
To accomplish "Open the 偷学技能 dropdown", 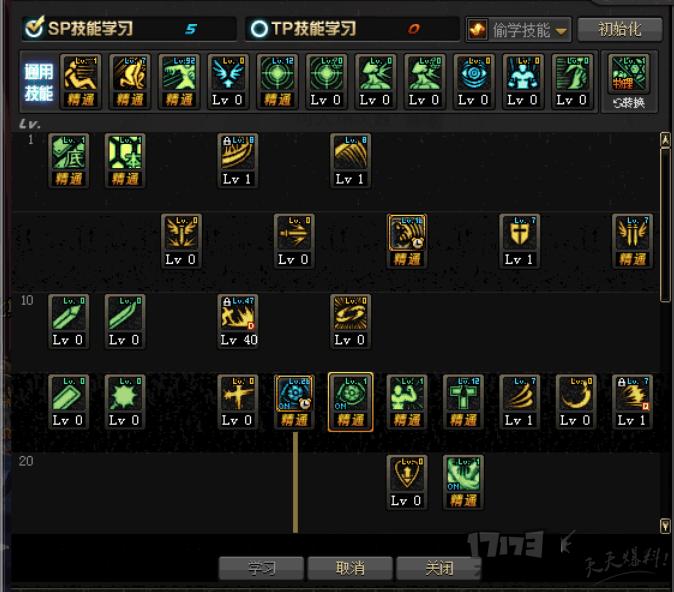I will tap(518, 30).
